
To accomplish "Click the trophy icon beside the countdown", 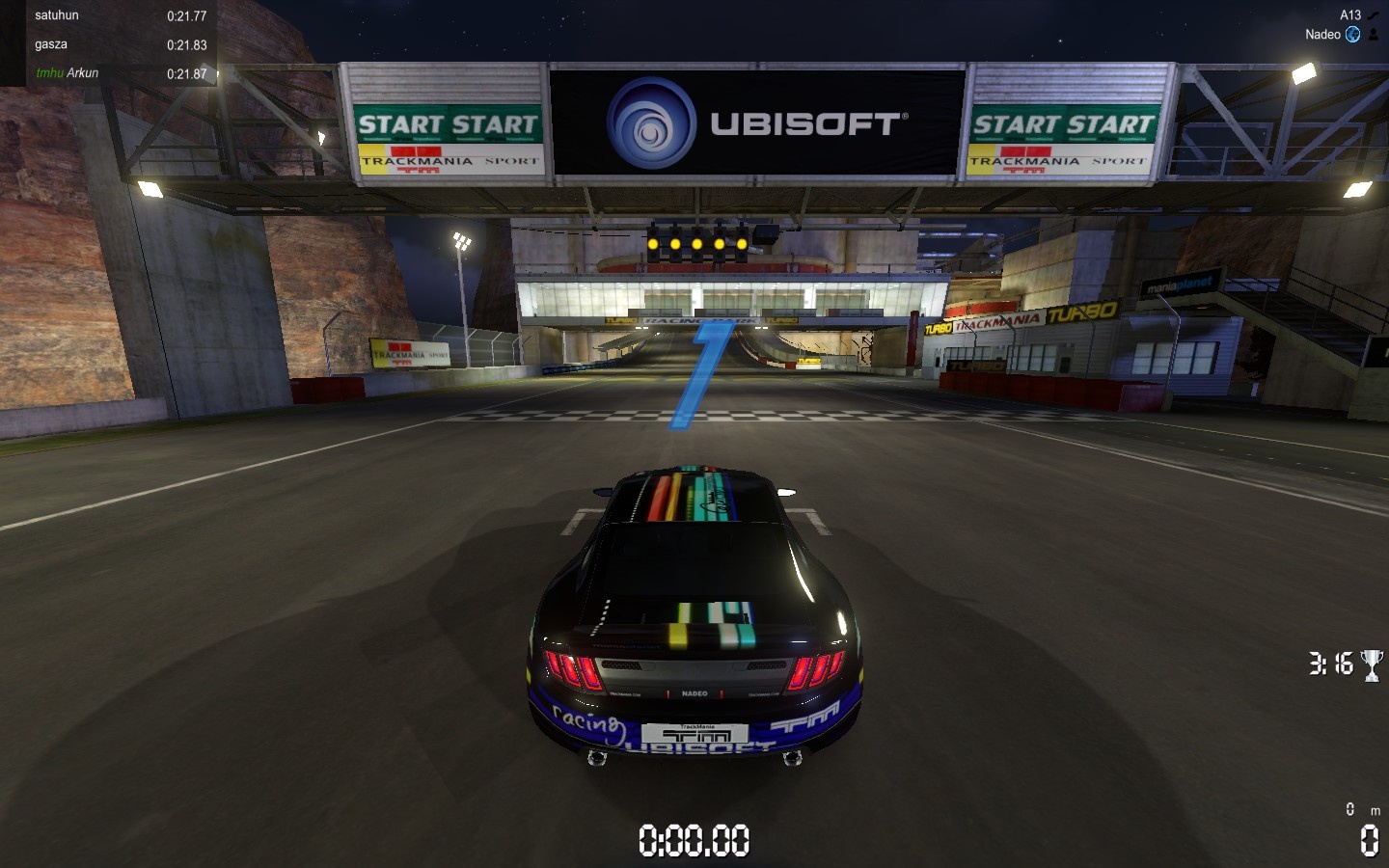I will [1371, 665].
